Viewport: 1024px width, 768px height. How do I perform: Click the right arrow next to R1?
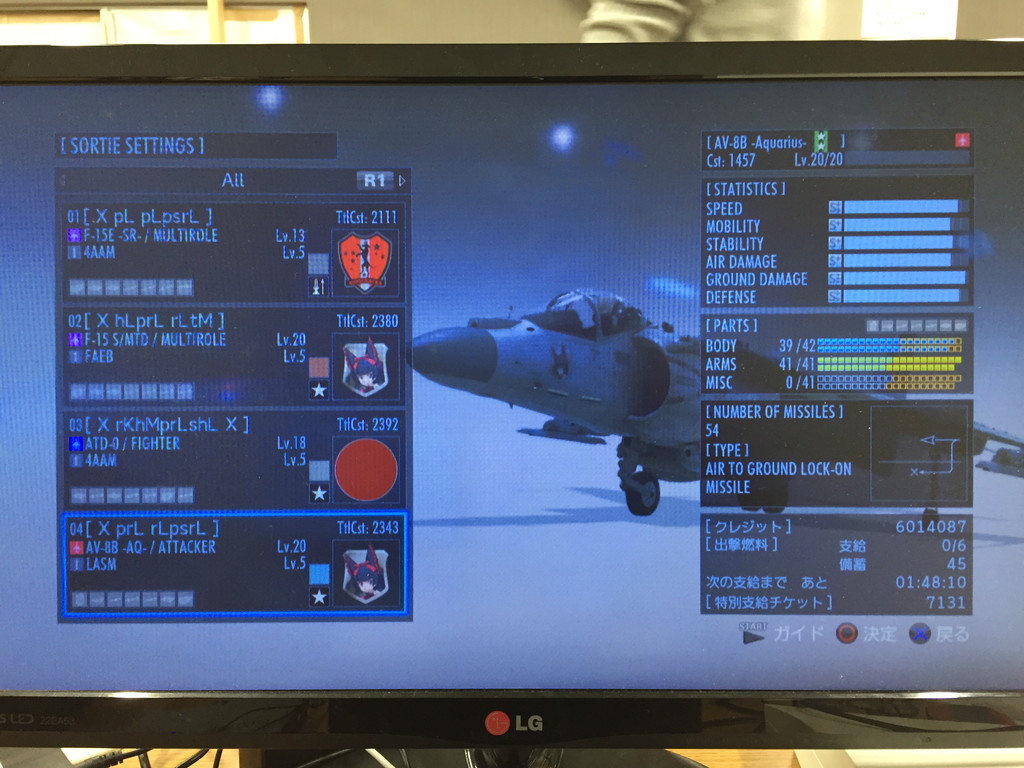[402, 181]
